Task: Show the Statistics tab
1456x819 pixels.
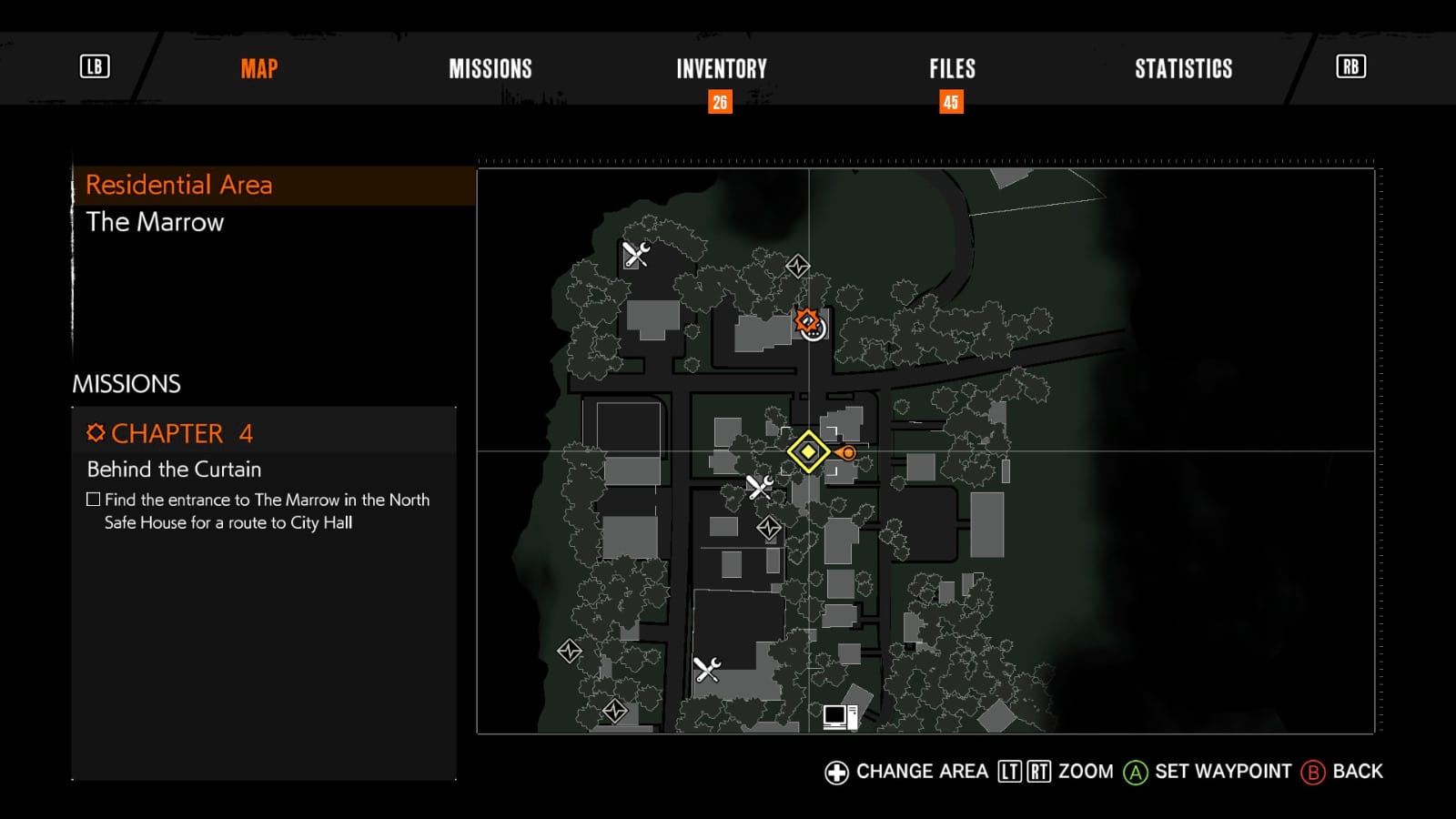Action: click(1183, 69)
